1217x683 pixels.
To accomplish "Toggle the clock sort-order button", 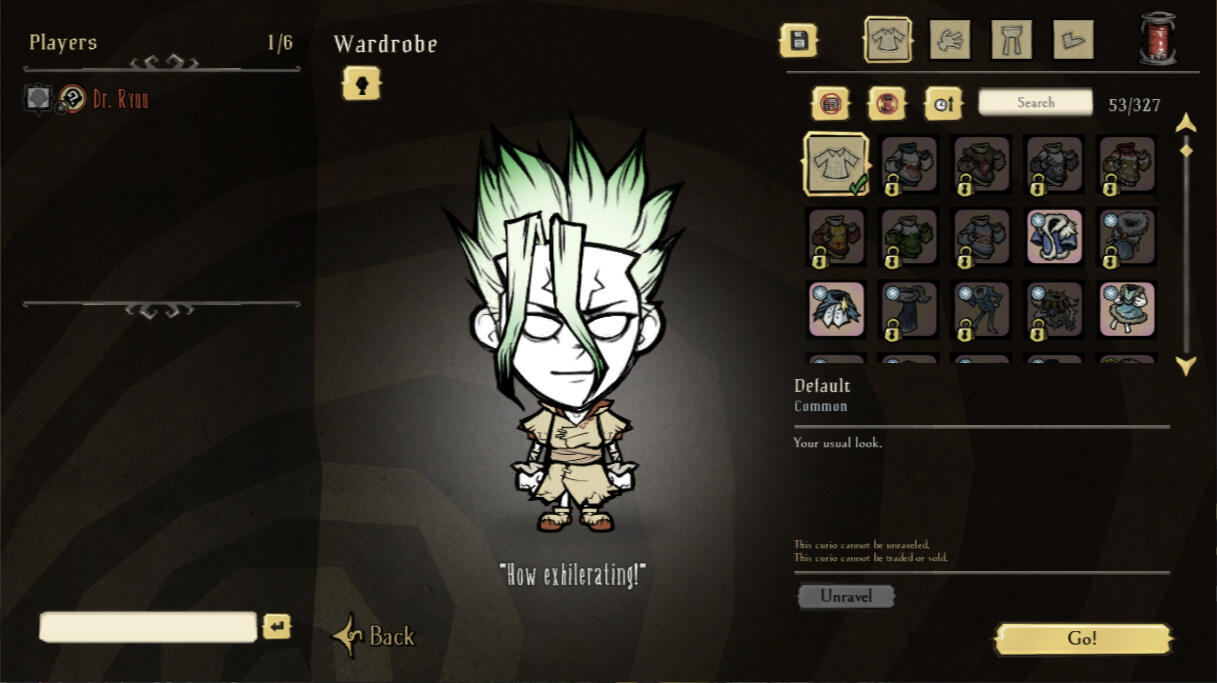I will point(942,102).
